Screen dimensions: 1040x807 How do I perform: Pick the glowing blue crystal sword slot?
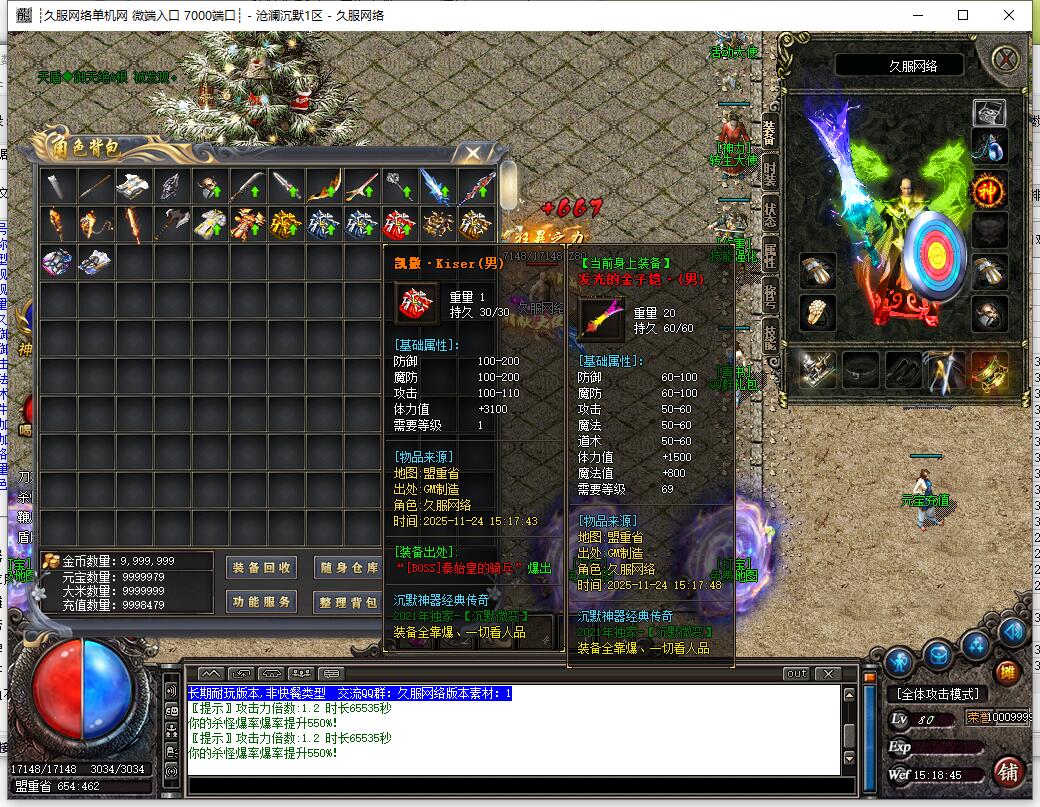[x=437, y=185]
